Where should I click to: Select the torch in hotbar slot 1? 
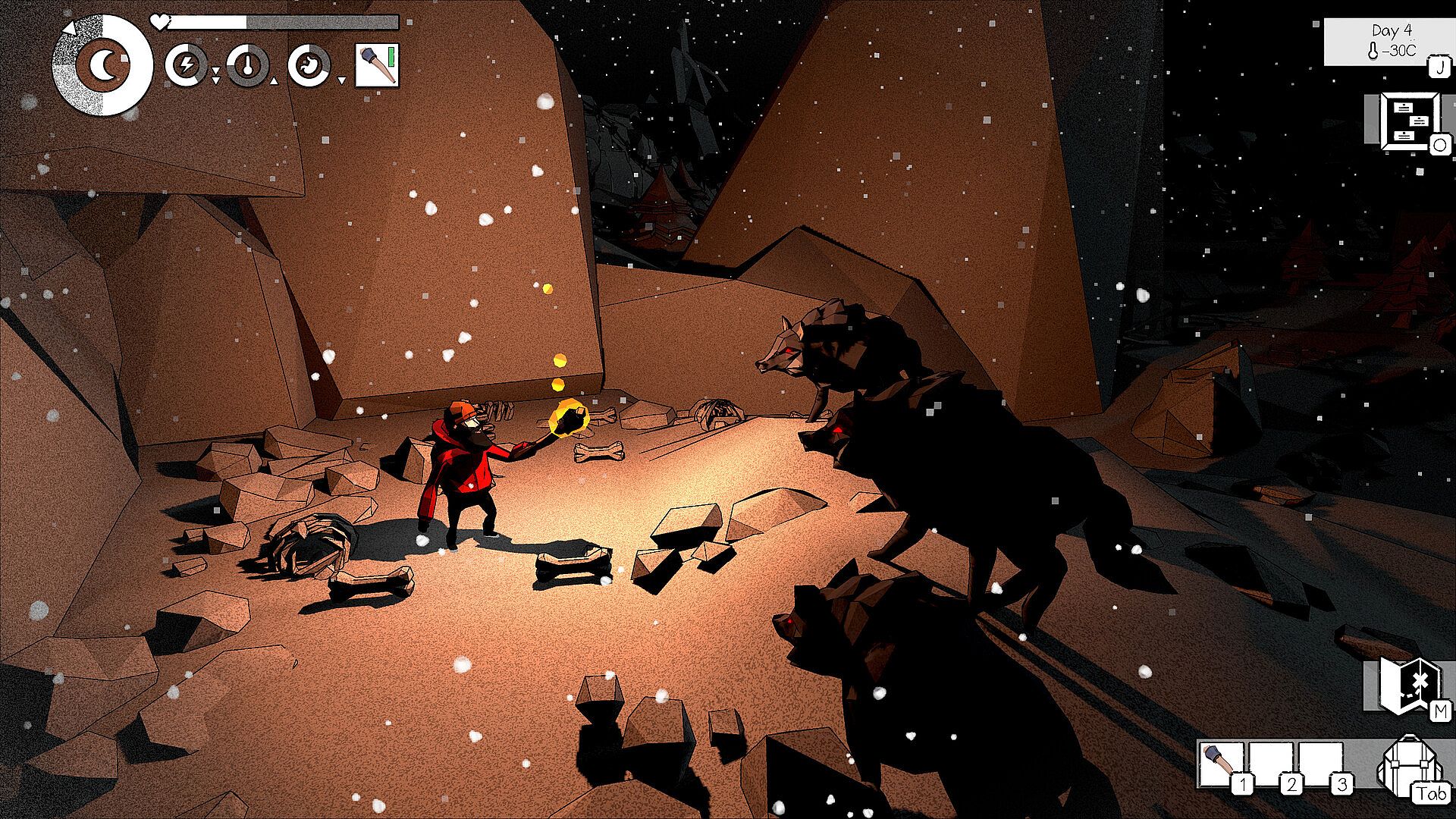[x=1222, y=764]
